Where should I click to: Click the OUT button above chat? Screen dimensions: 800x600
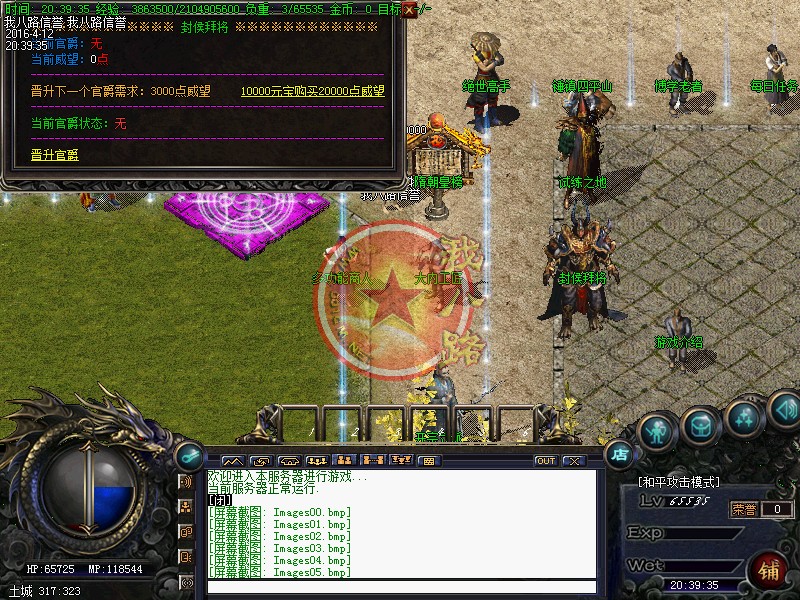pyautogui.click(x=545, y=461)
